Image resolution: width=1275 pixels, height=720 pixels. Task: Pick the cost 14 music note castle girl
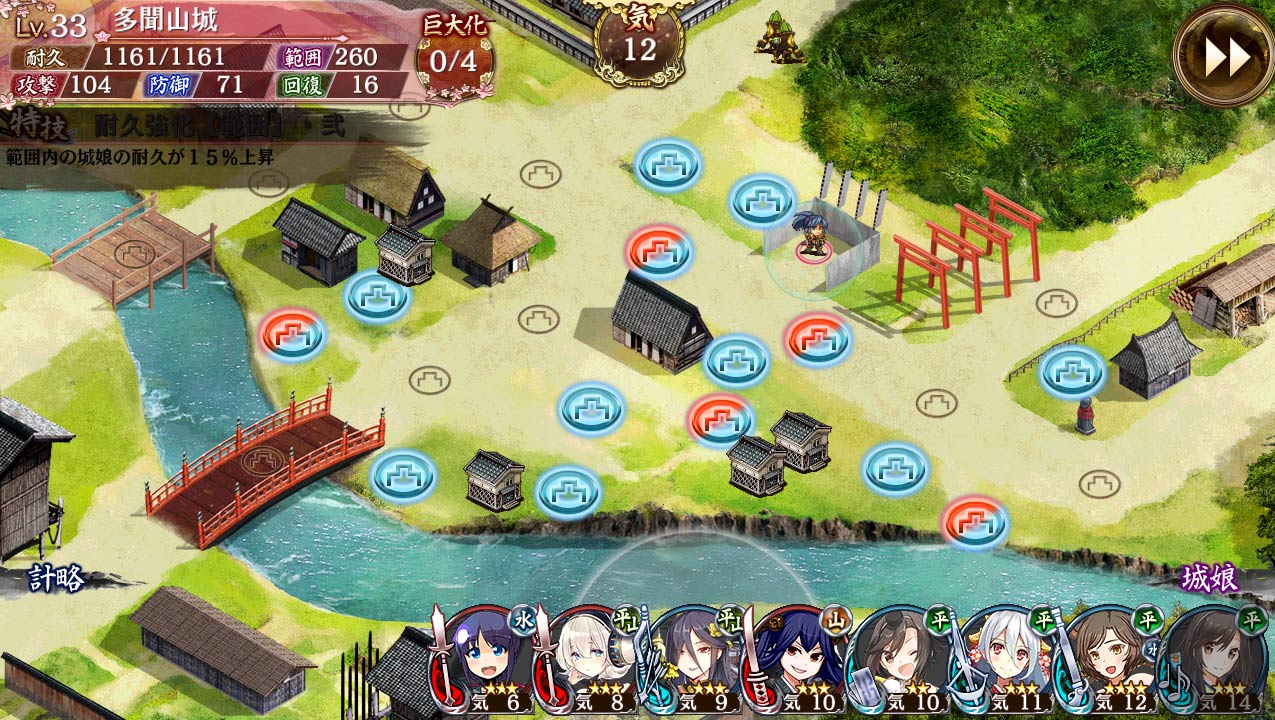click(1214, 658)
